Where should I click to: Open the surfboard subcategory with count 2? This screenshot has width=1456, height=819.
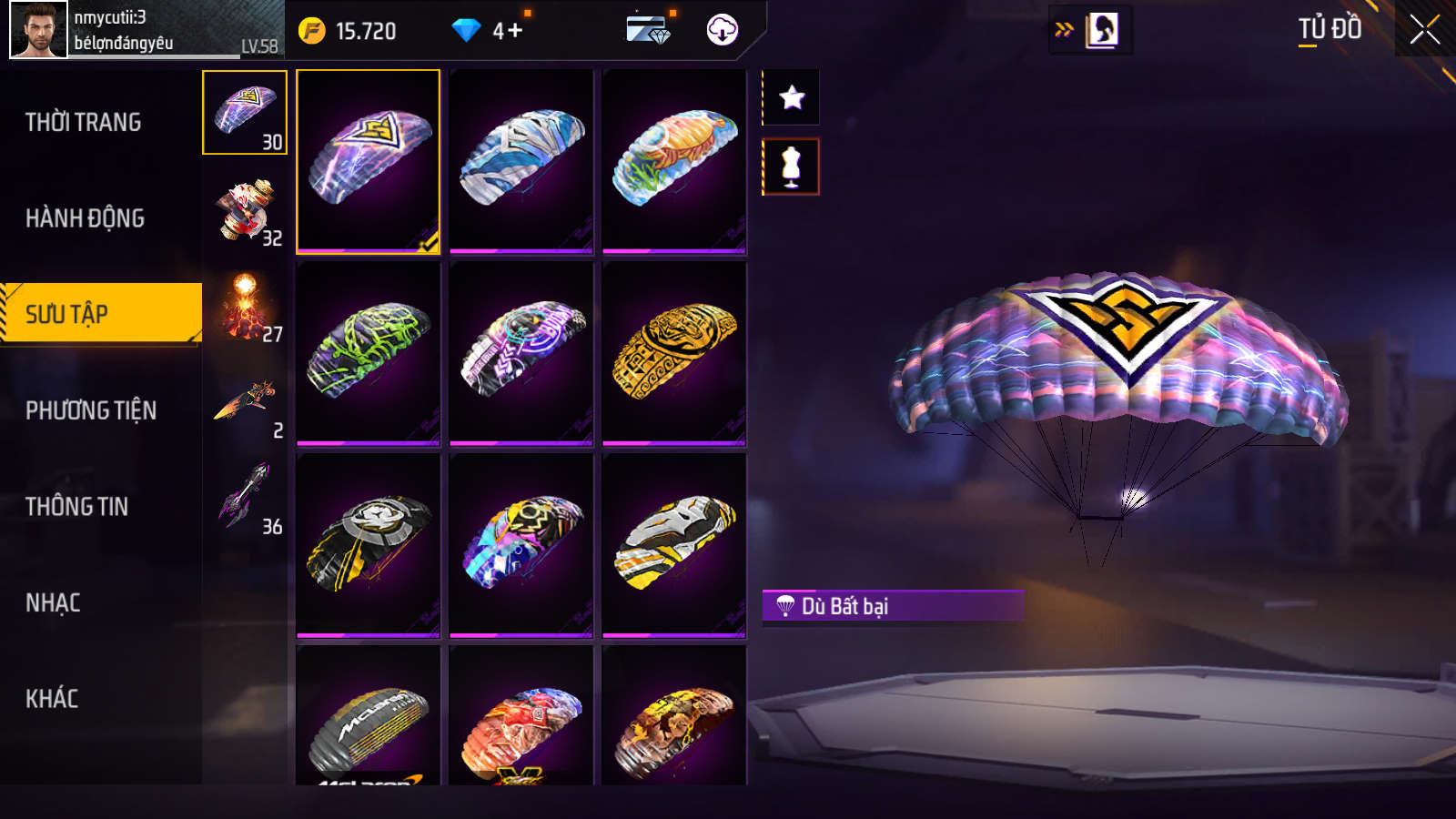point(245,402)
